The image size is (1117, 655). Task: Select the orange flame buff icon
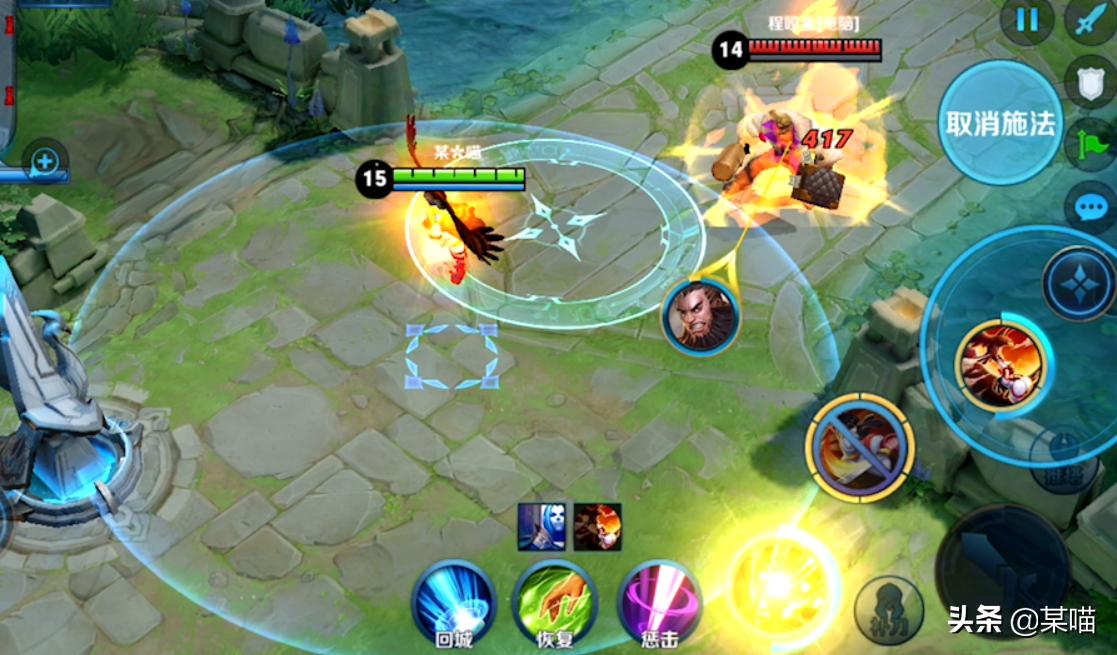[597, 527]
